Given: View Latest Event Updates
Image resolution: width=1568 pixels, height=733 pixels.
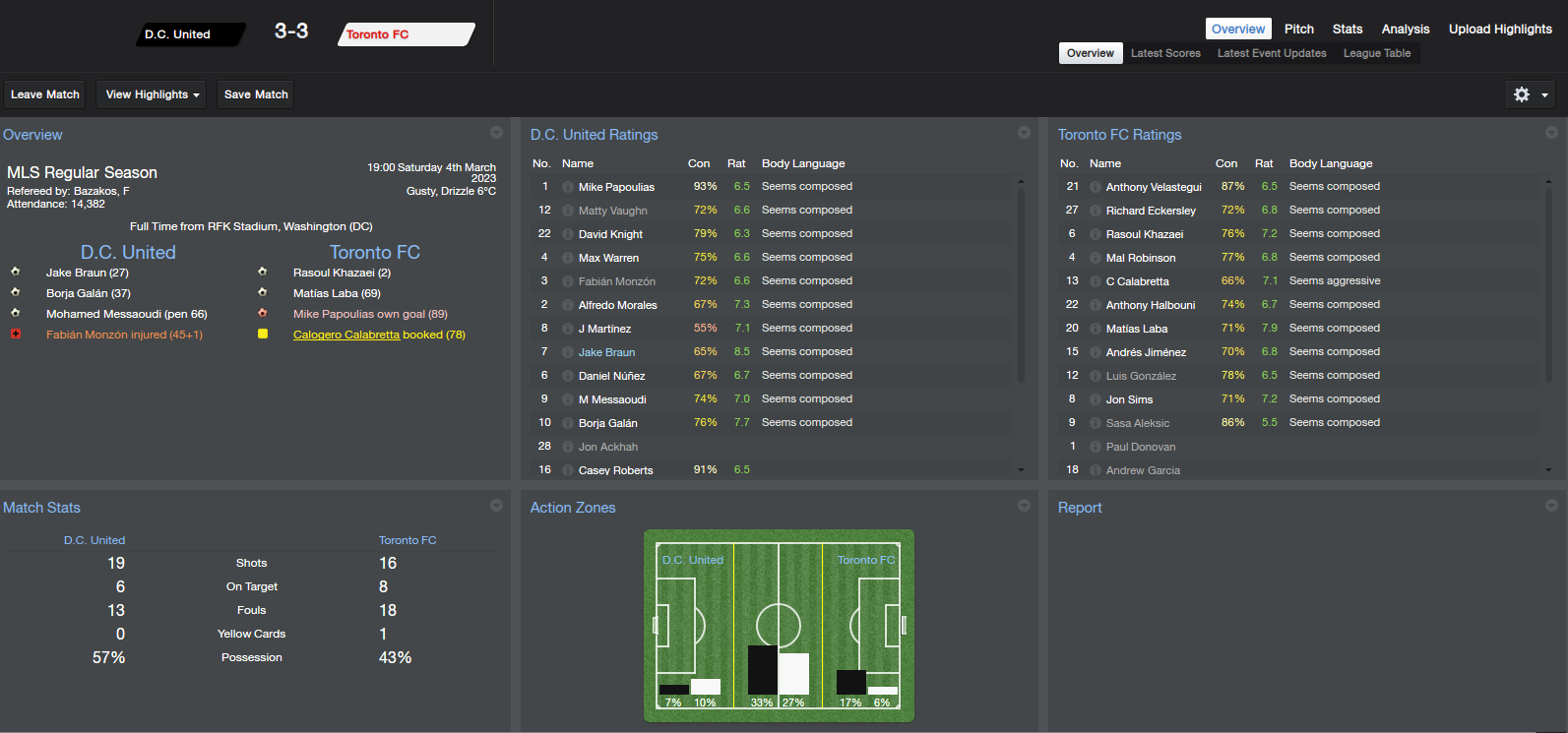Looking at the screenshot, I should (x=1272, y=53).
